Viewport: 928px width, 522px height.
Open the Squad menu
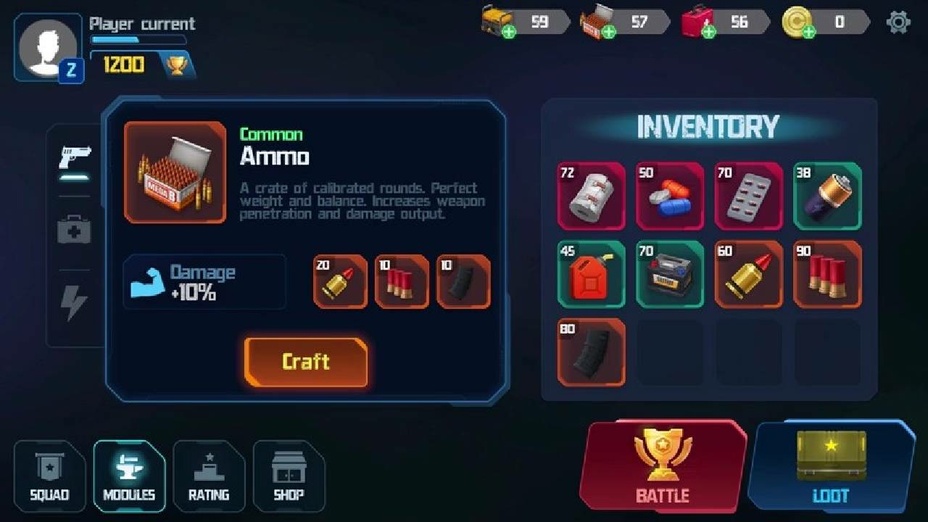(x=49, y=476)
